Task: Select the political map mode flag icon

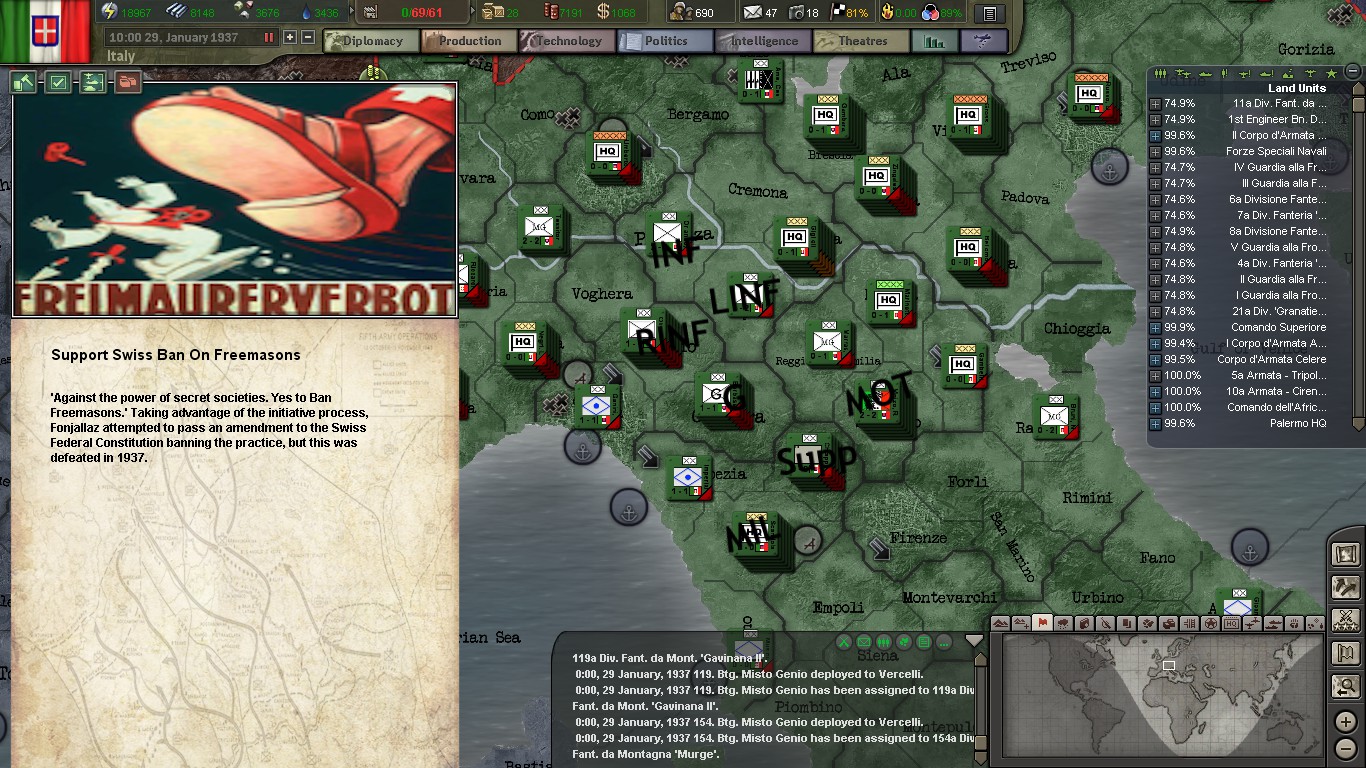Action: pyautogui.click(x=1042, y=622)
